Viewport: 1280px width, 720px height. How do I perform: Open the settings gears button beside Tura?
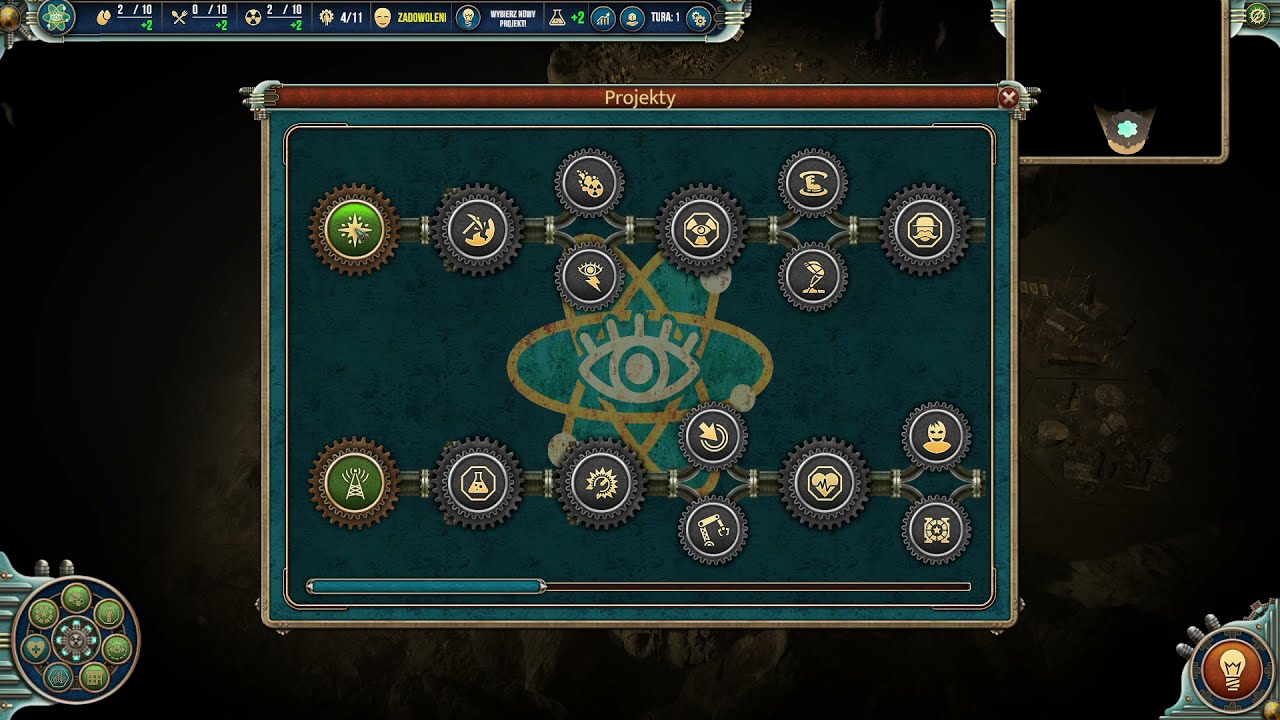pyautogui.click(x=698, y=18)
